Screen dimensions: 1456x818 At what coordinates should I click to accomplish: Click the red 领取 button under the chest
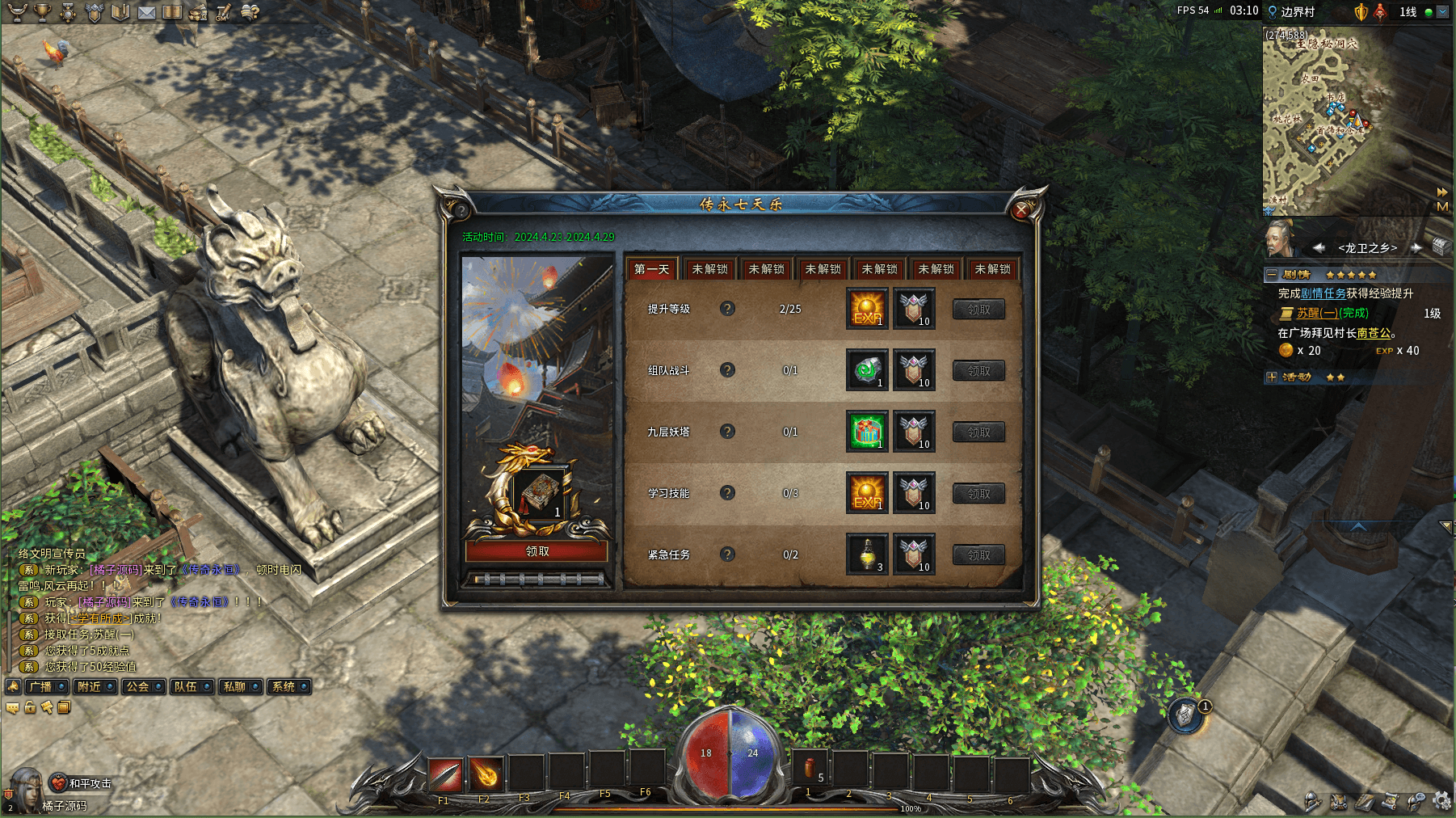pyautogui.click(x=537, y=551)
